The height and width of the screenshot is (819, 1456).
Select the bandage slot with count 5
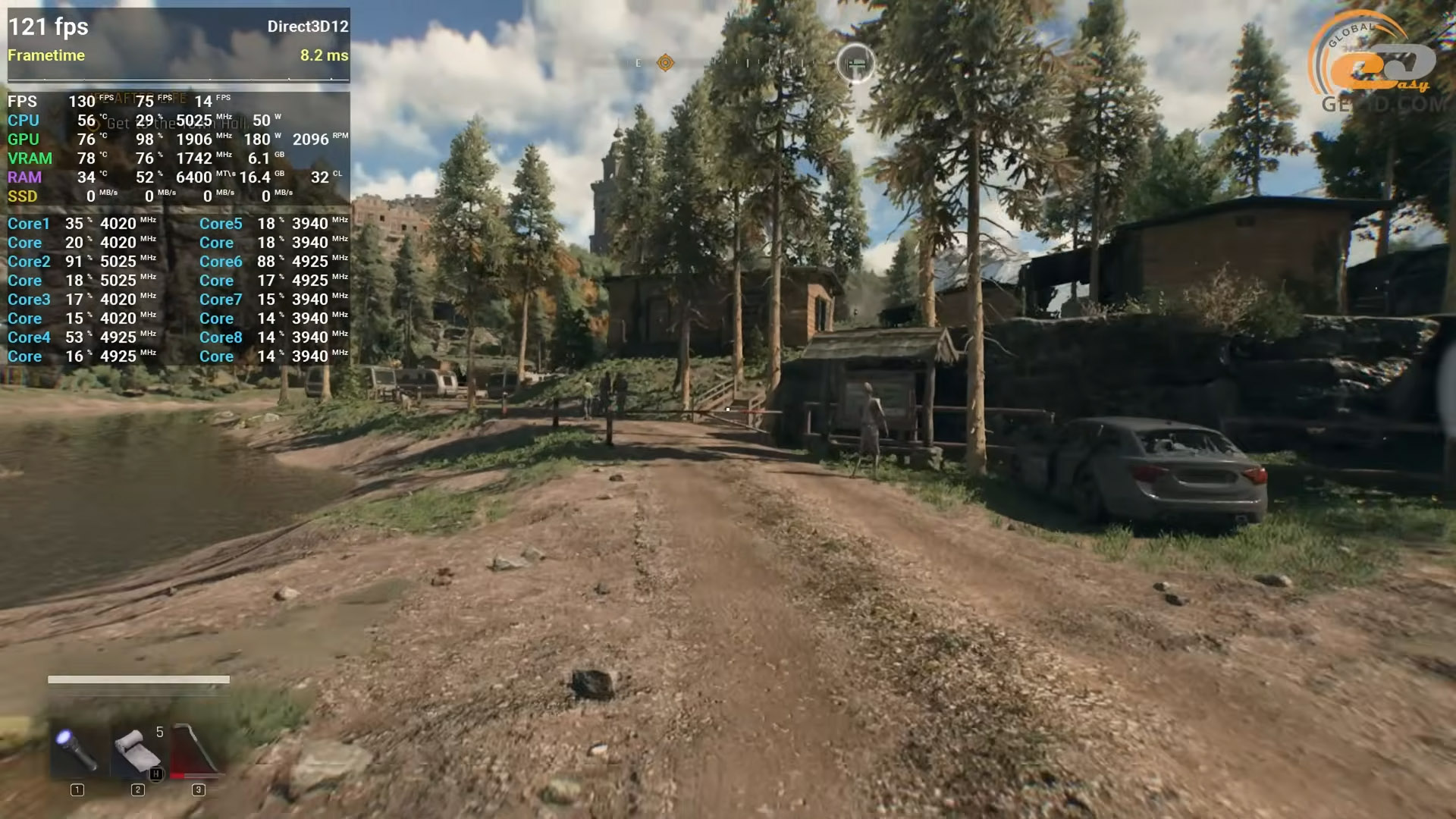click(x=137, y=750)
